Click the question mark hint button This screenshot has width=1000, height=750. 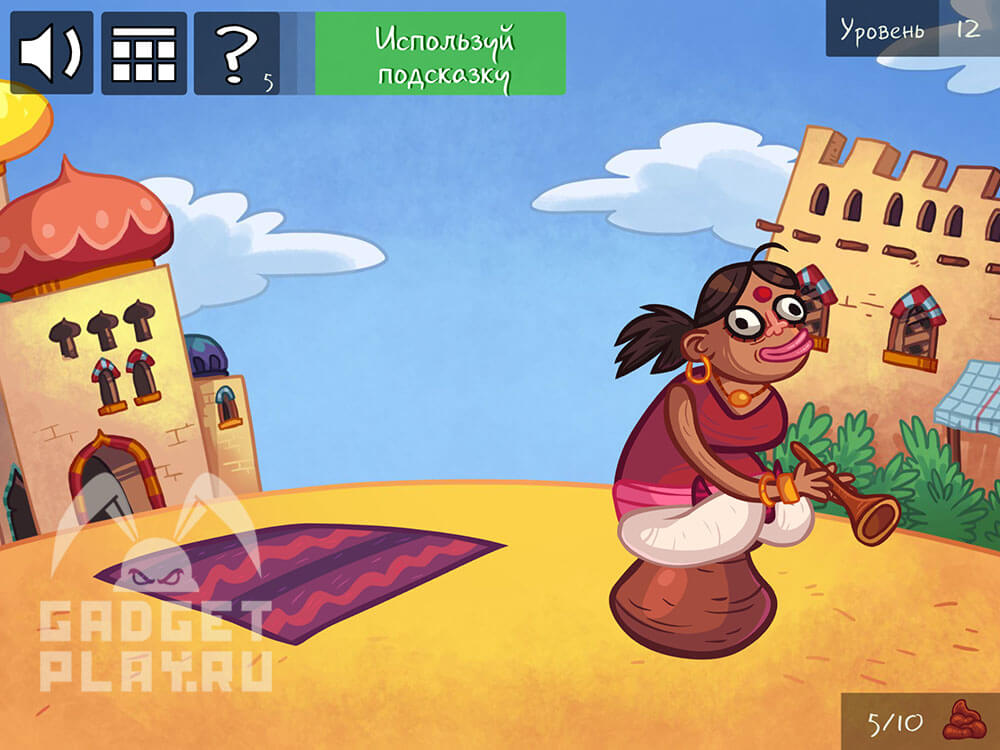pyautogui.click(x=237, y=53)
